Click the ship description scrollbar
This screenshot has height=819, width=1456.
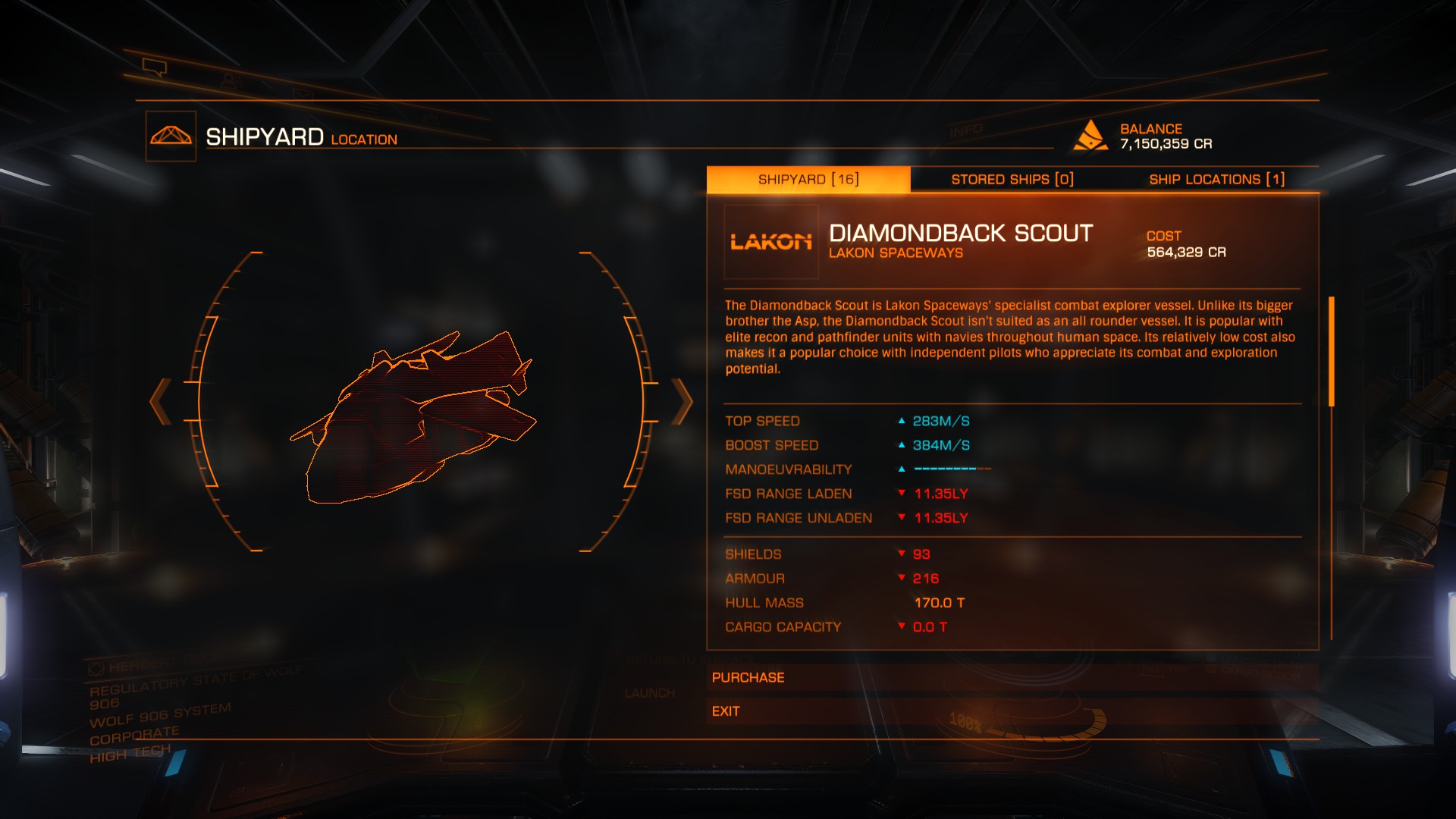[1331, 352]
